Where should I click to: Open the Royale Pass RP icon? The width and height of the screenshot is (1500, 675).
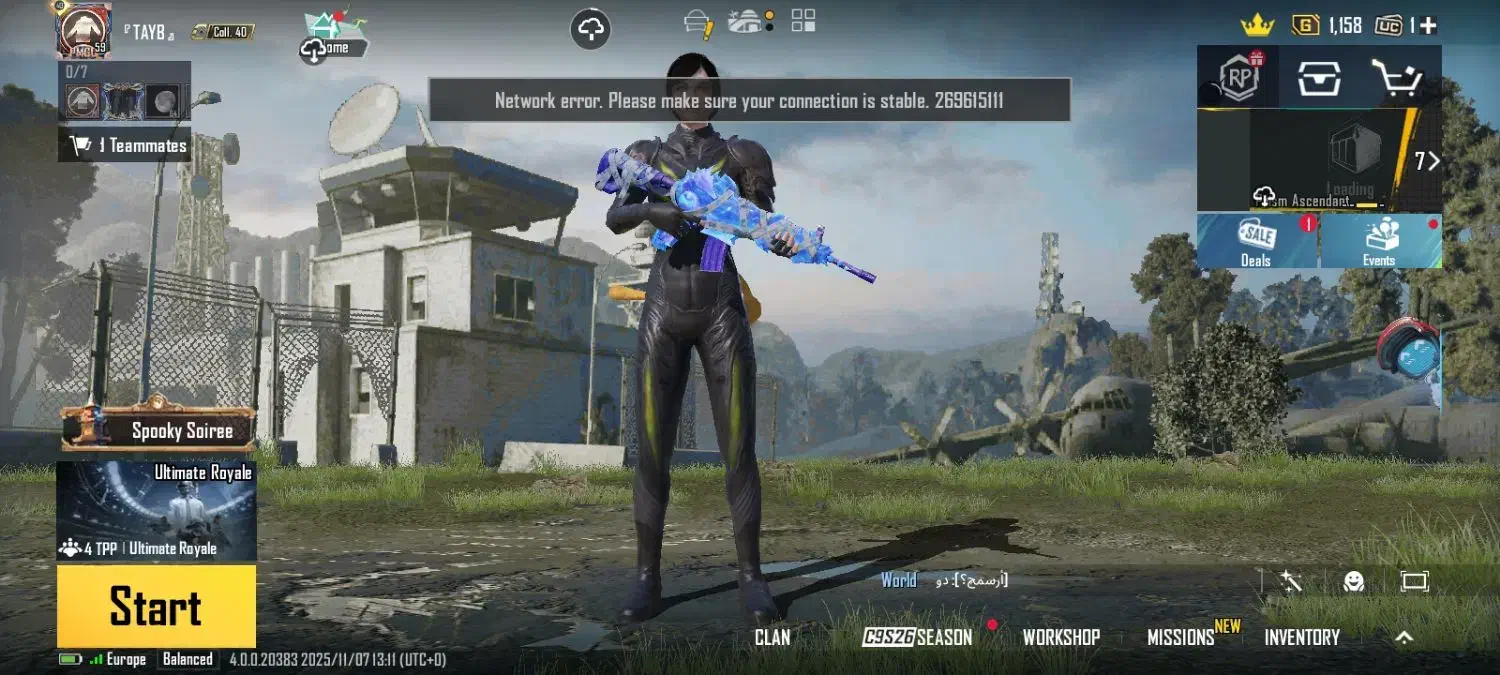point(1238,77)
